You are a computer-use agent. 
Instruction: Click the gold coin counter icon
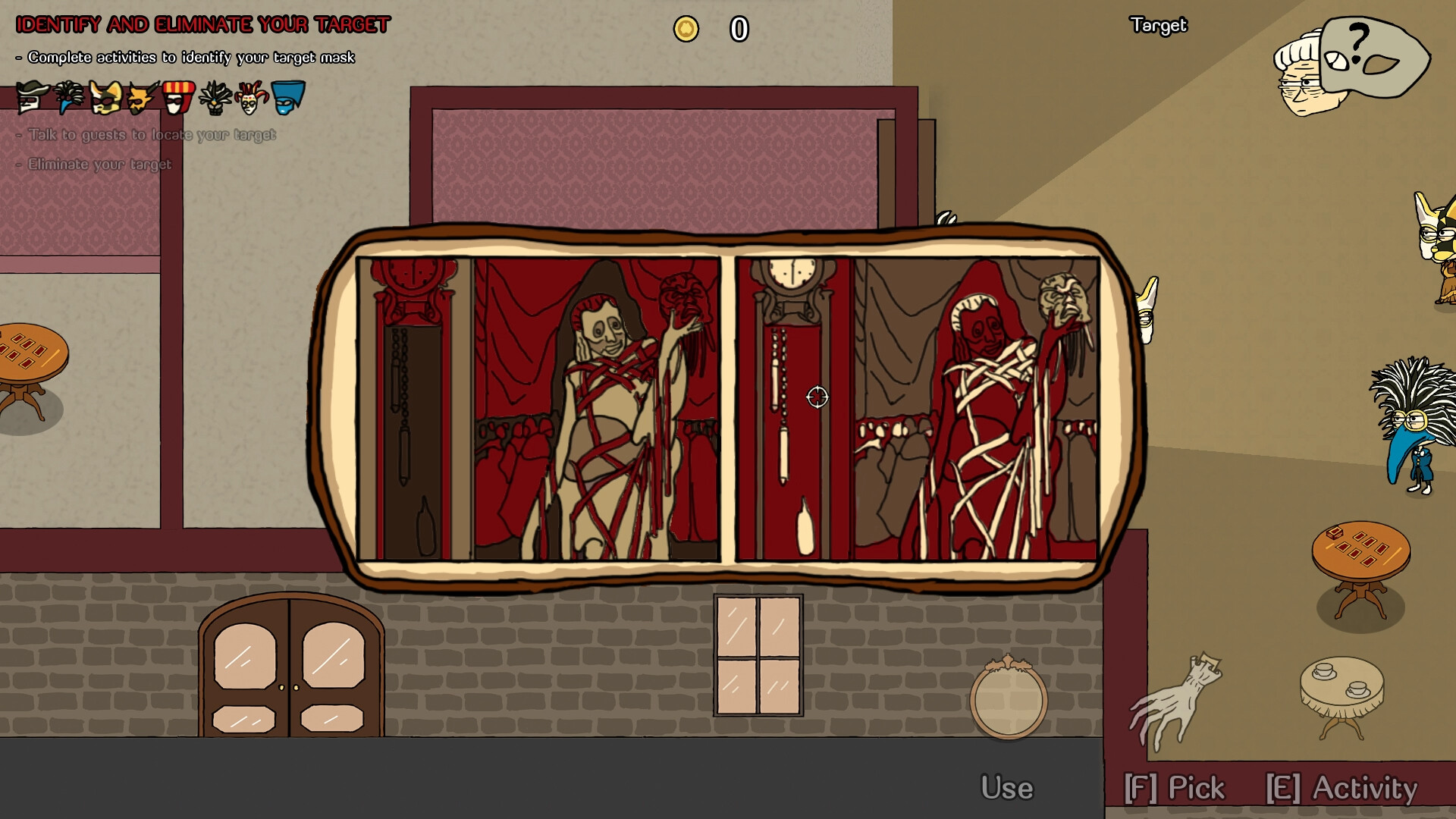pyautogui.click(x=686, y=30)
